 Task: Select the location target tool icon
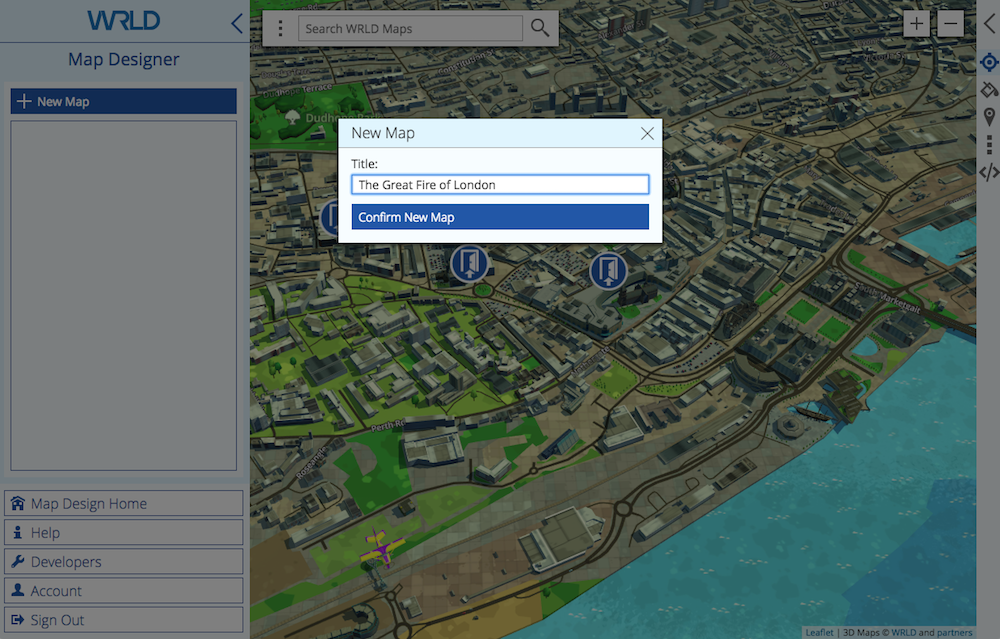point(989,63)
